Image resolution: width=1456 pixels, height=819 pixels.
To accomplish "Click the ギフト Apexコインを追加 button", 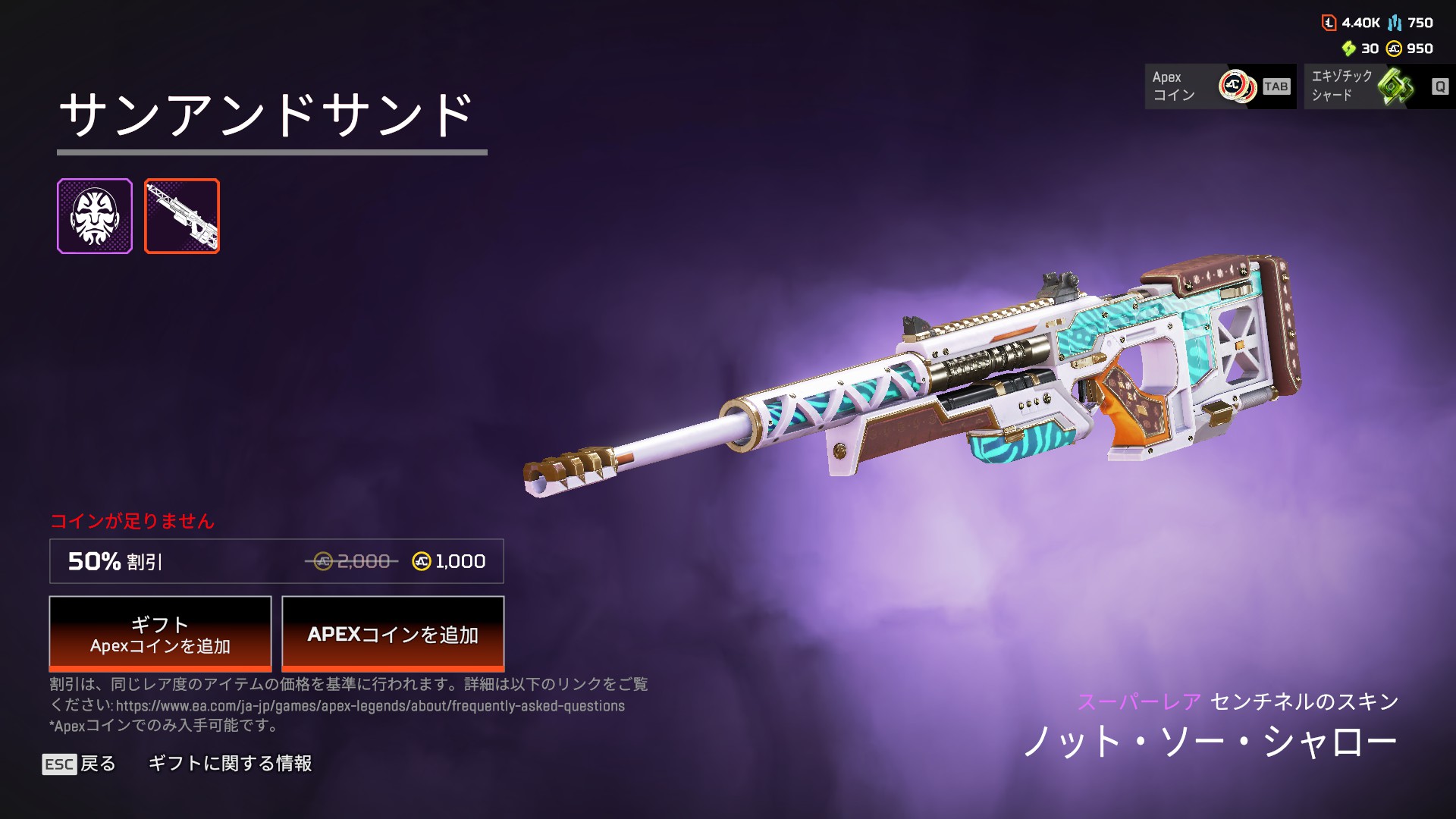I will (x=160, y=634).
